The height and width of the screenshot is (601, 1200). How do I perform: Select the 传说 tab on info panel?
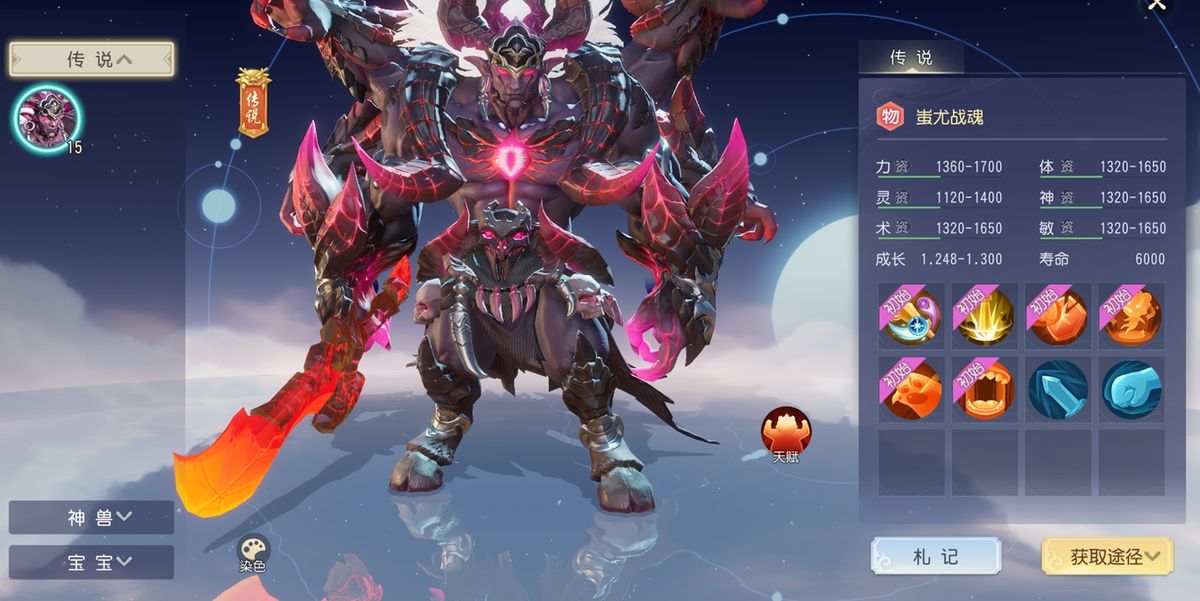911,58
